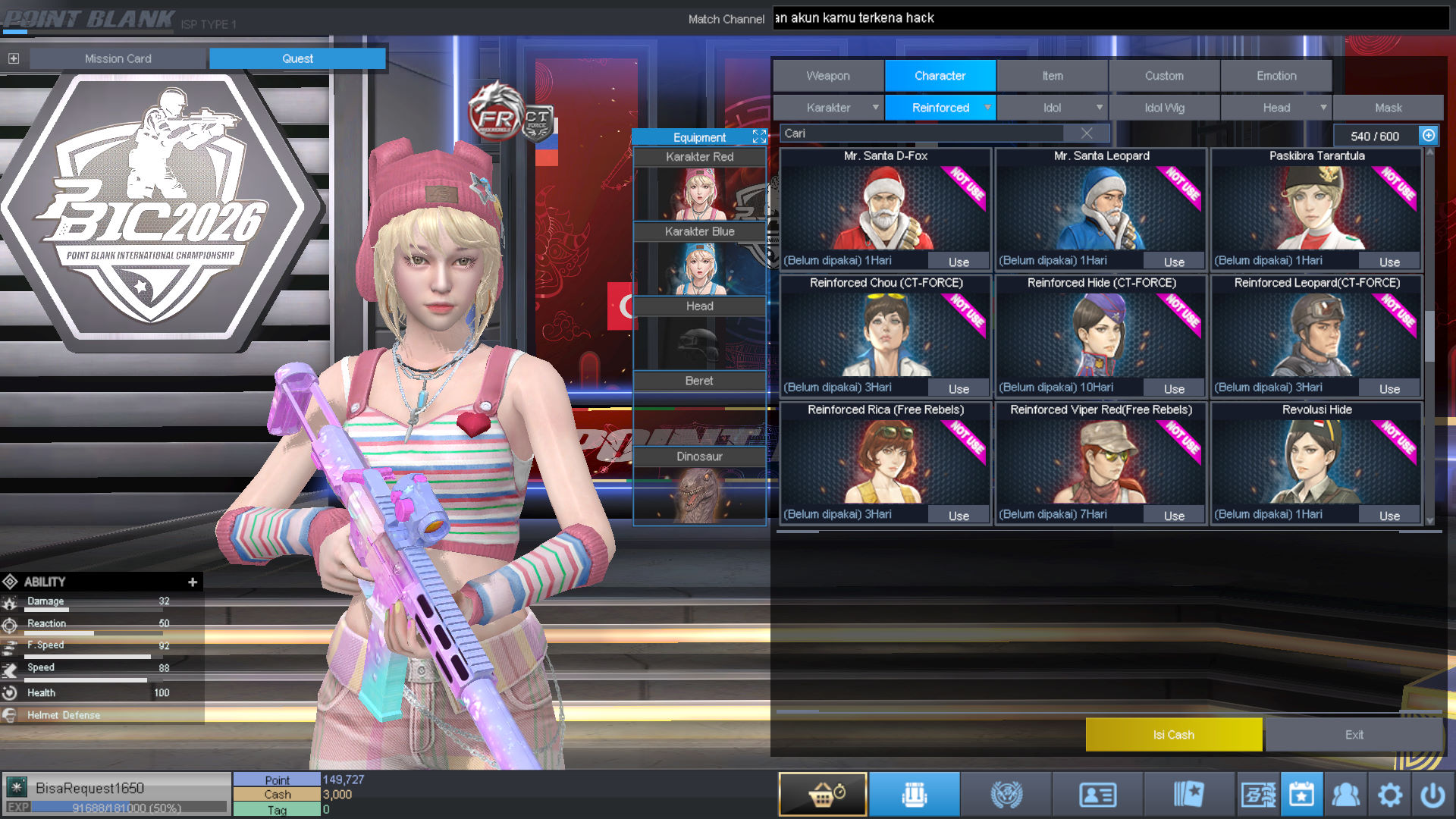Open the clan emblem icon
Screen dimensions: 1456x819
(x=1006, y=794)
